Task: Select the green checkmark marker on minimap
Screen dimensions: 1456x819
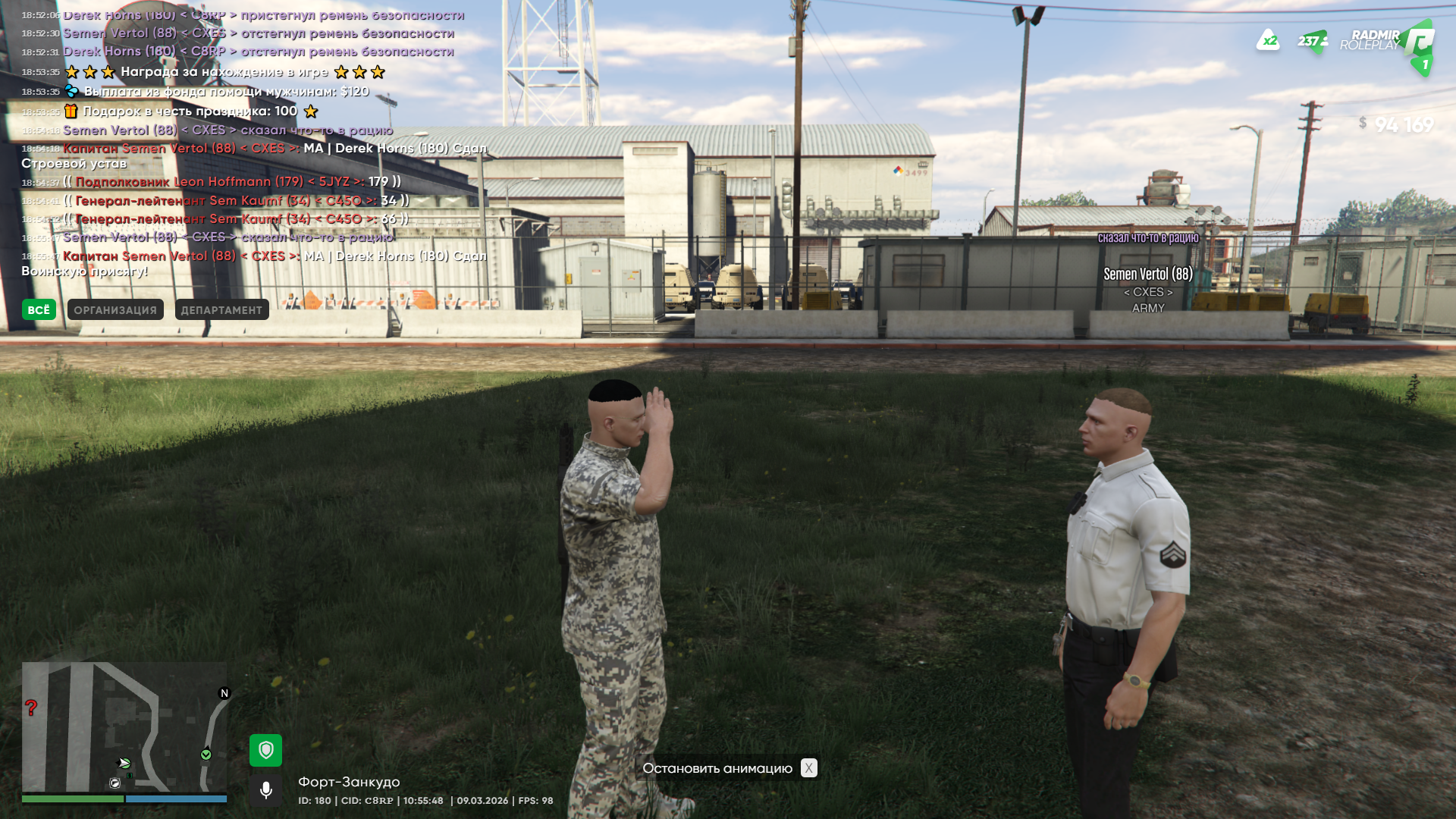Action: coord(206,755)
